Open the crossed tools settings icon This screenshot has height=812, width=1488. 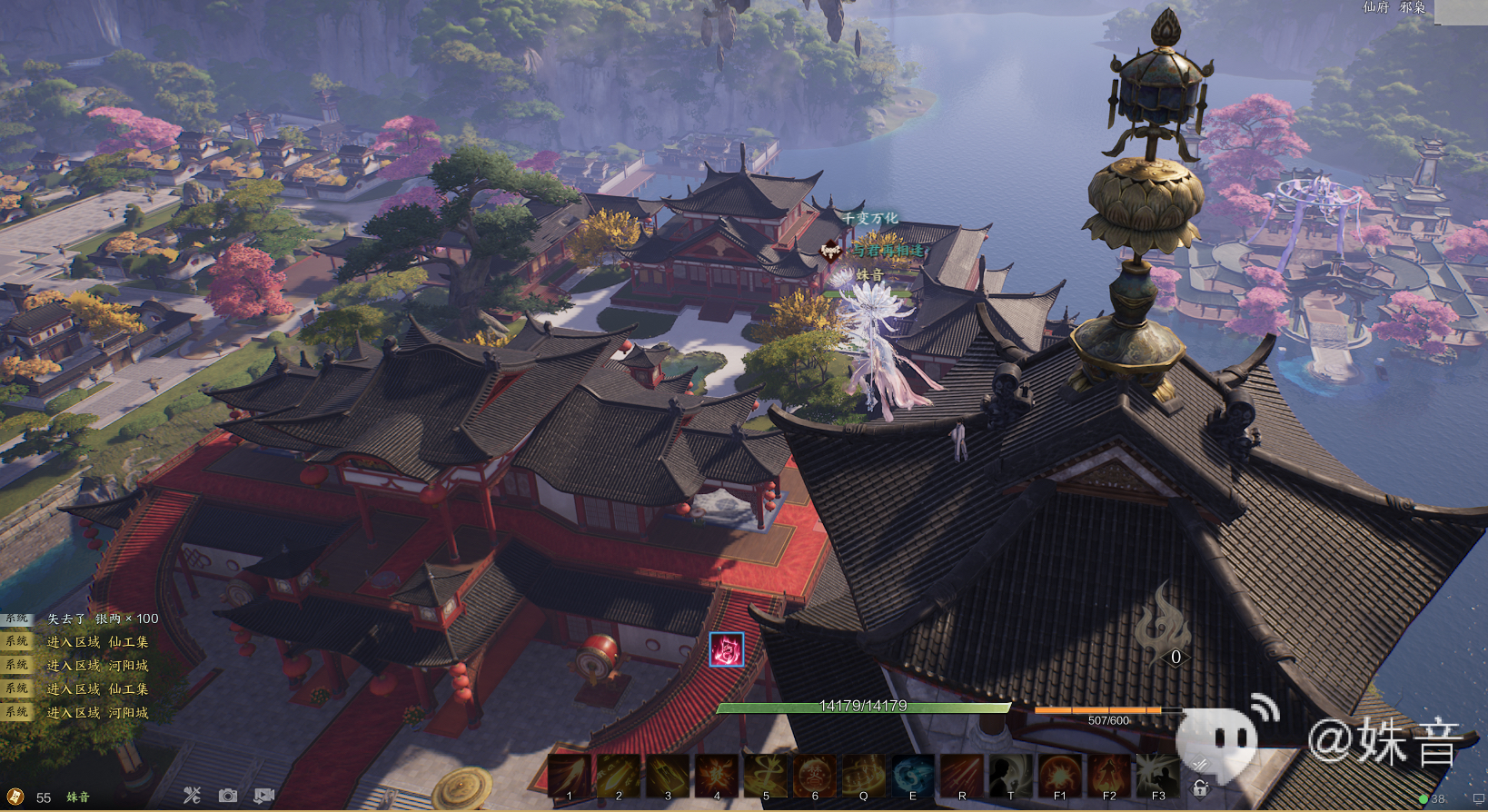point(192,796)
